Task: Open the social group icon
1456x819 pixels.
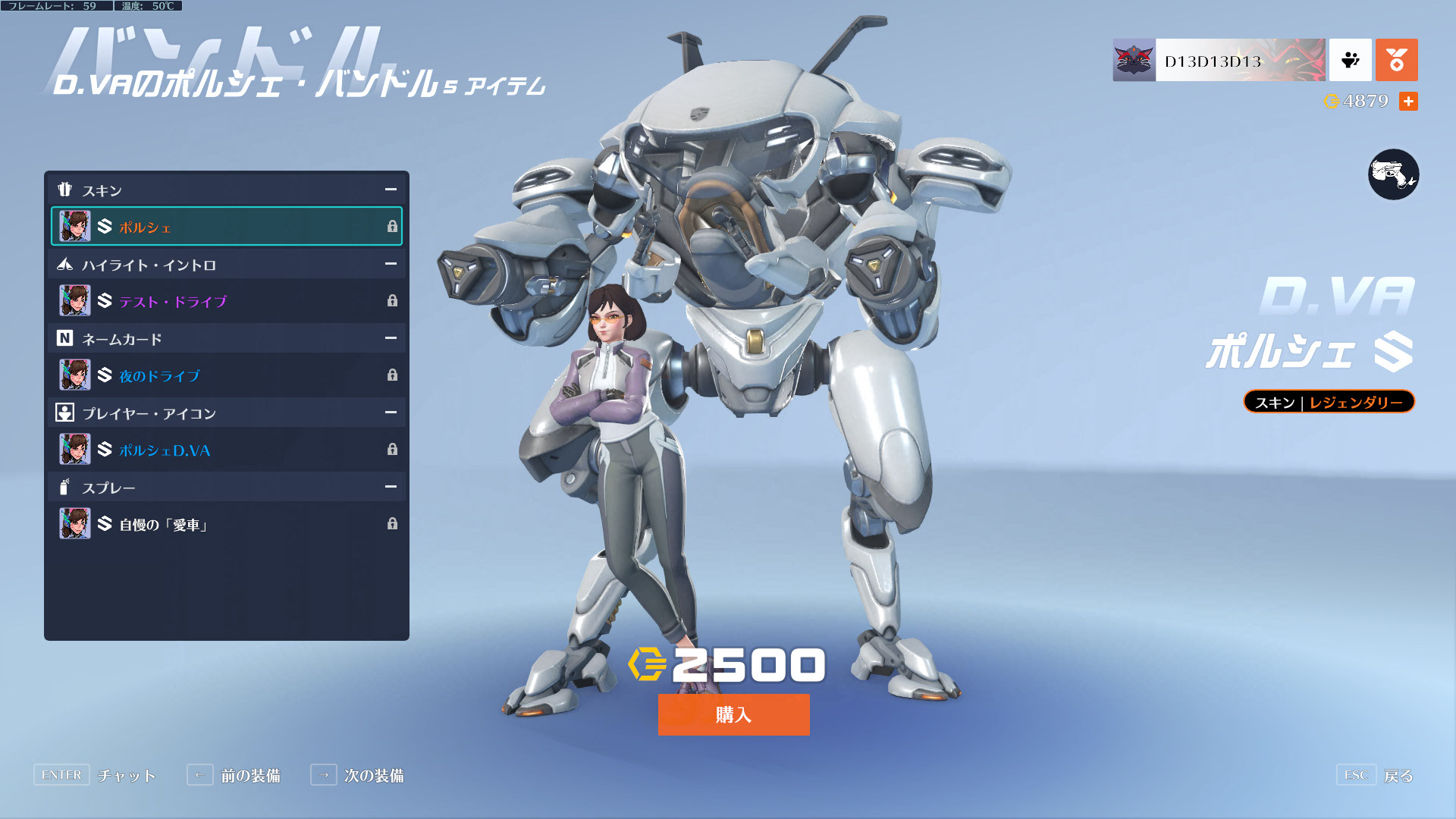Action: click(1350, 60)
